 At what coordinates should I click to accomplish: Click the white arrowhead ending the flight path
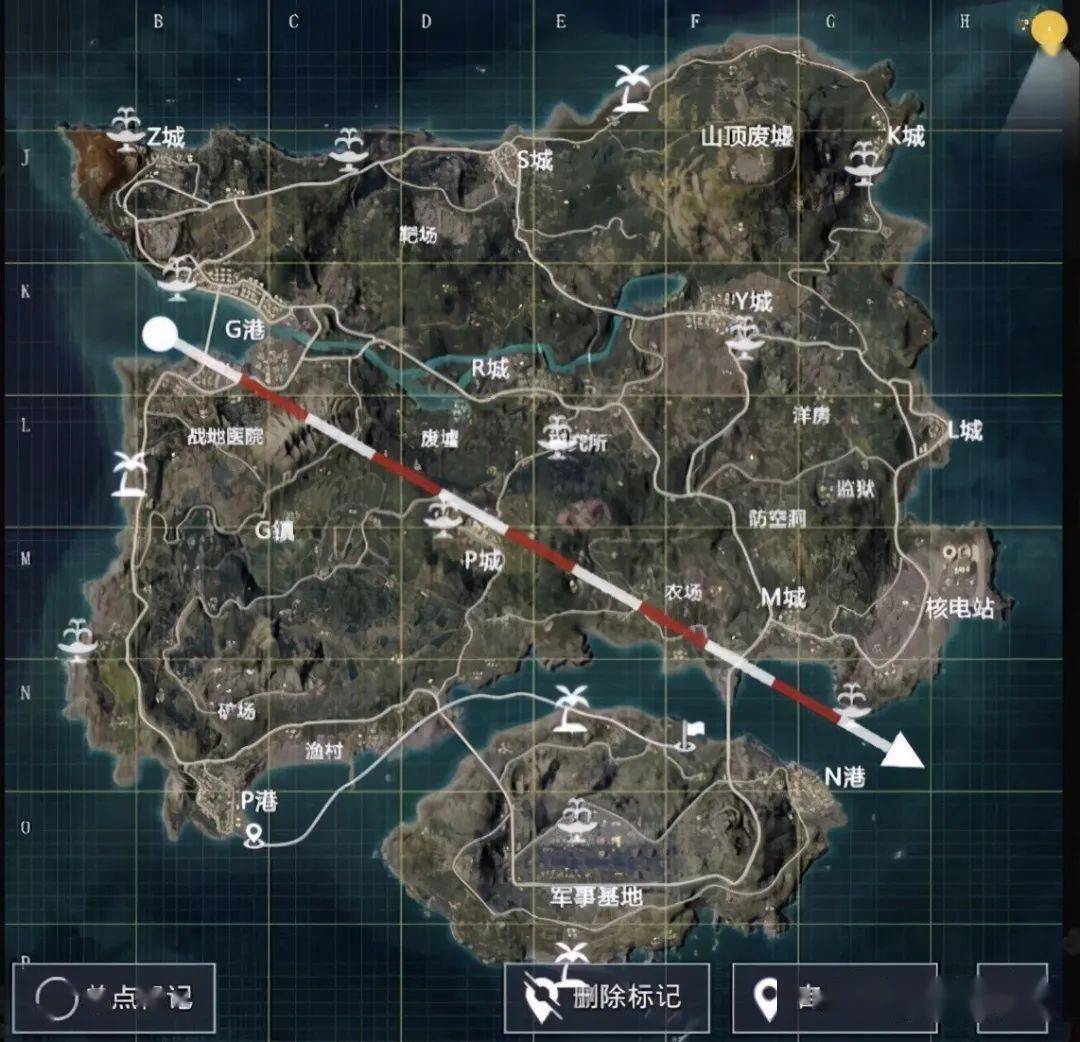tap(905, 750)
